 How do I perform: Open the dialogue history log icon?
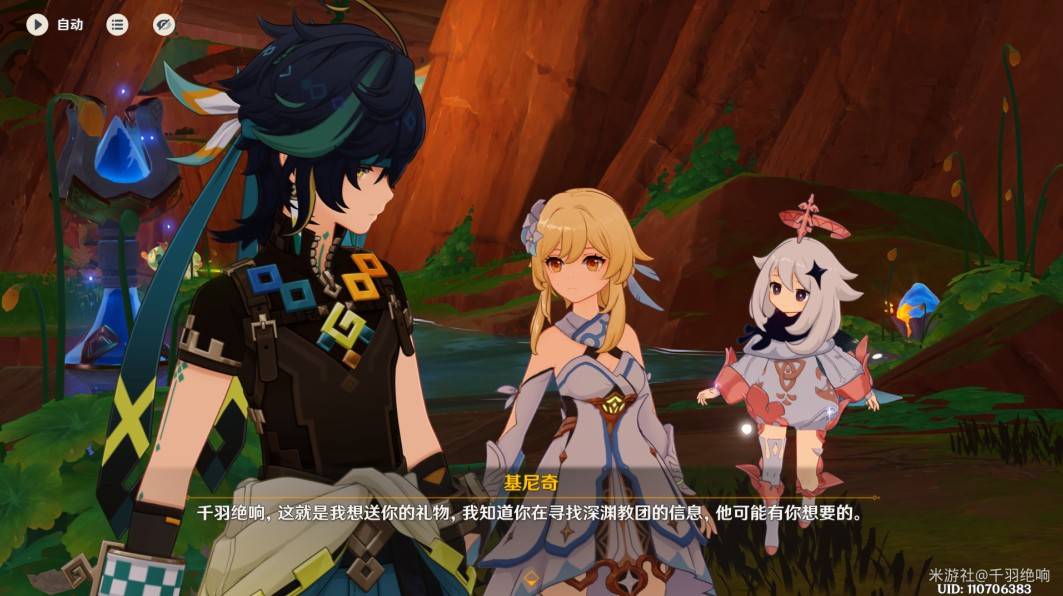pyautogui.click(x=118, y=24)
